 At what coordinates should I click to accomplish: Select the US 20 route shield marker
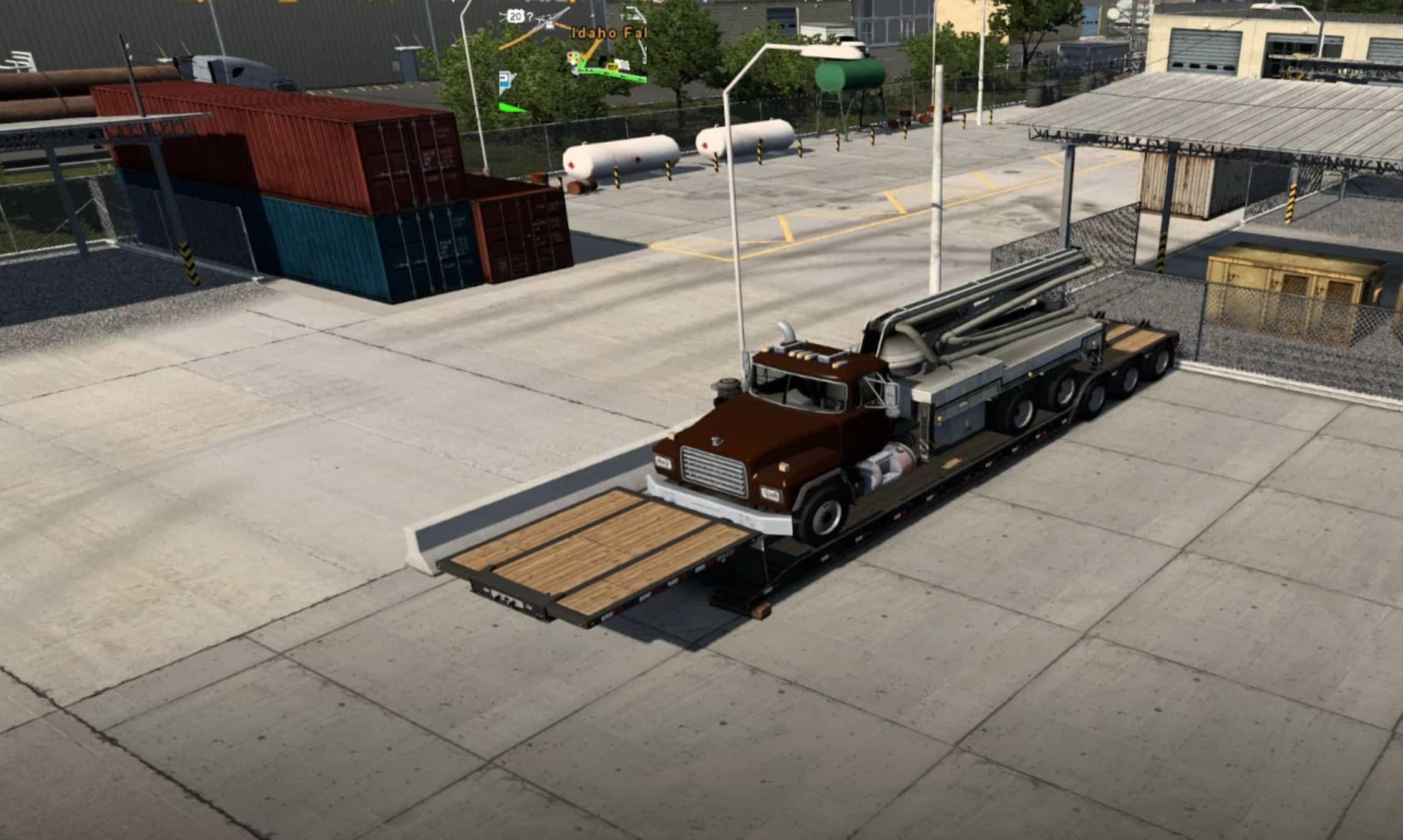click(515, 17)
